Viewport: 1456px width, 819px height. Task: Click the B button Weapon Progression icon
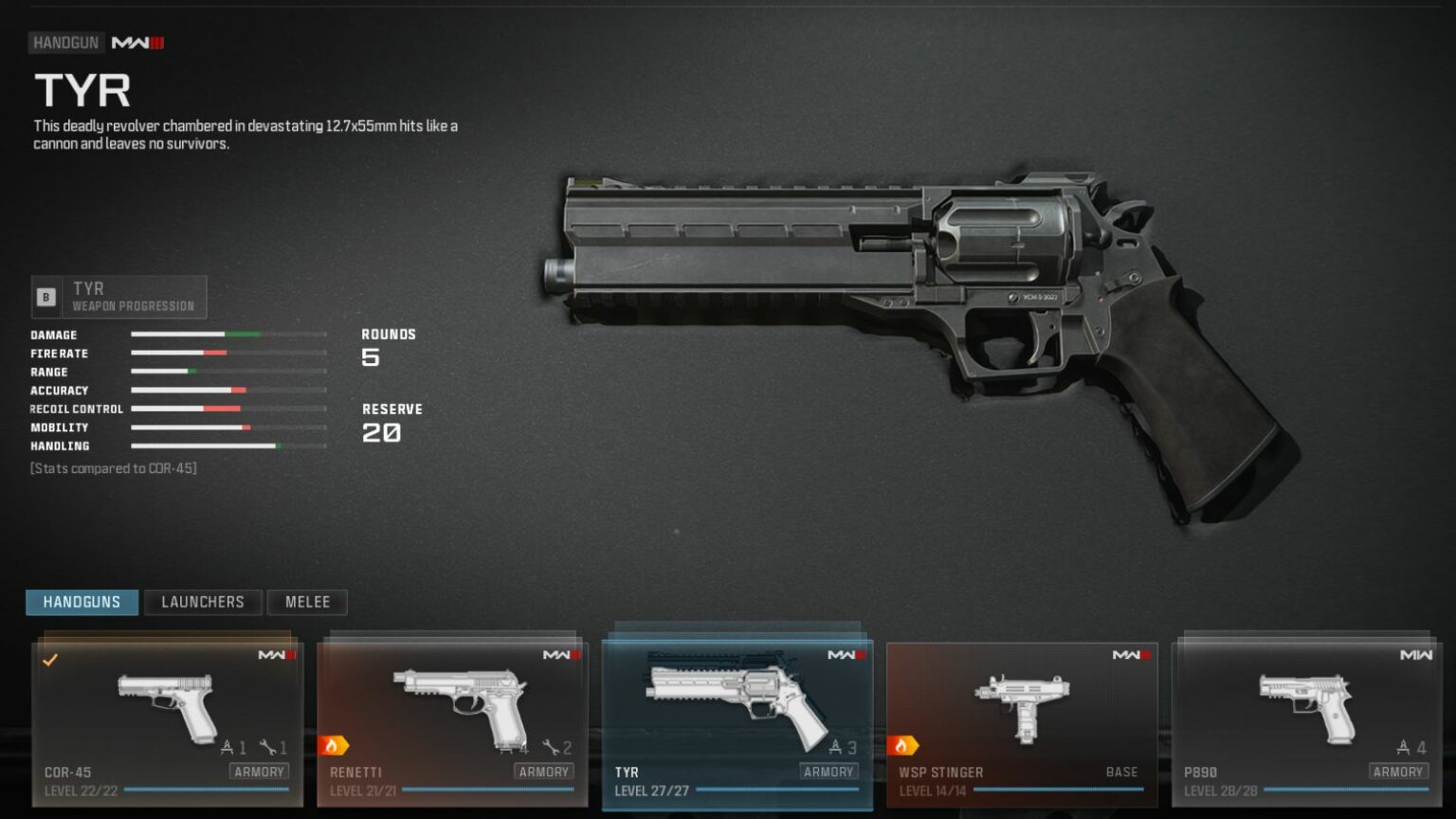point(45,295)
